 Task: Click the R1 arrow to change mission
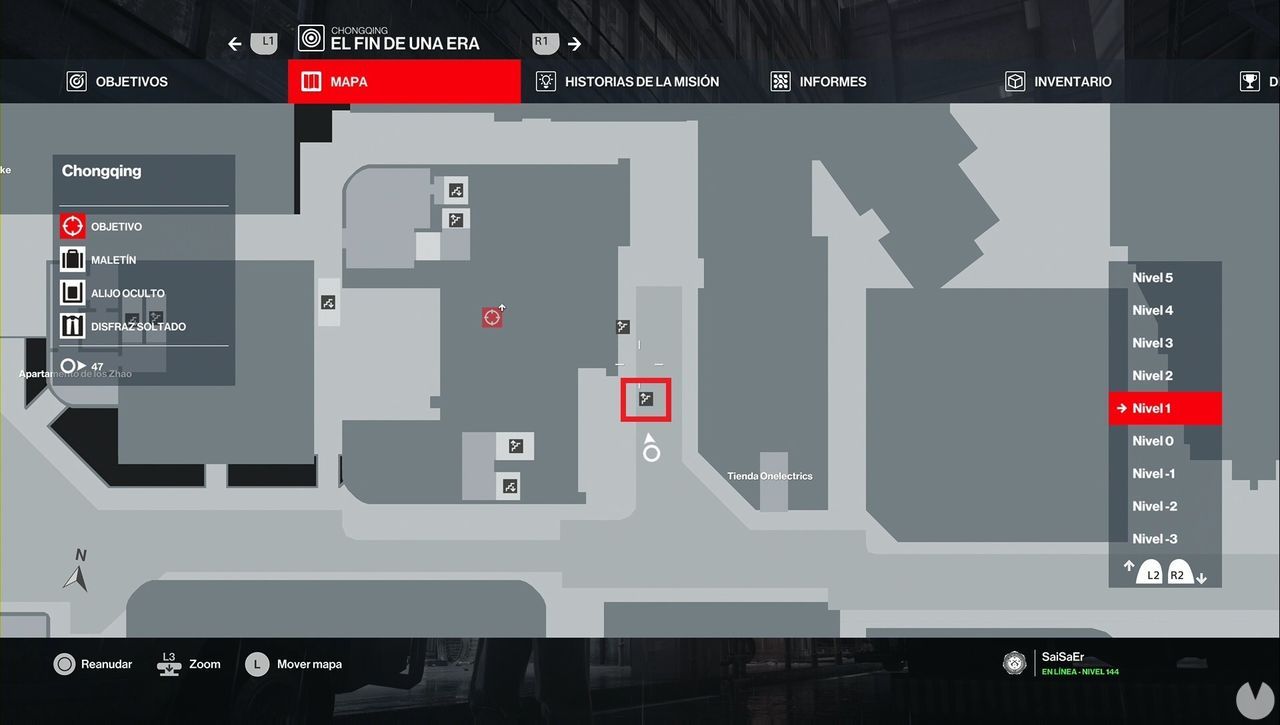(575, 42)
